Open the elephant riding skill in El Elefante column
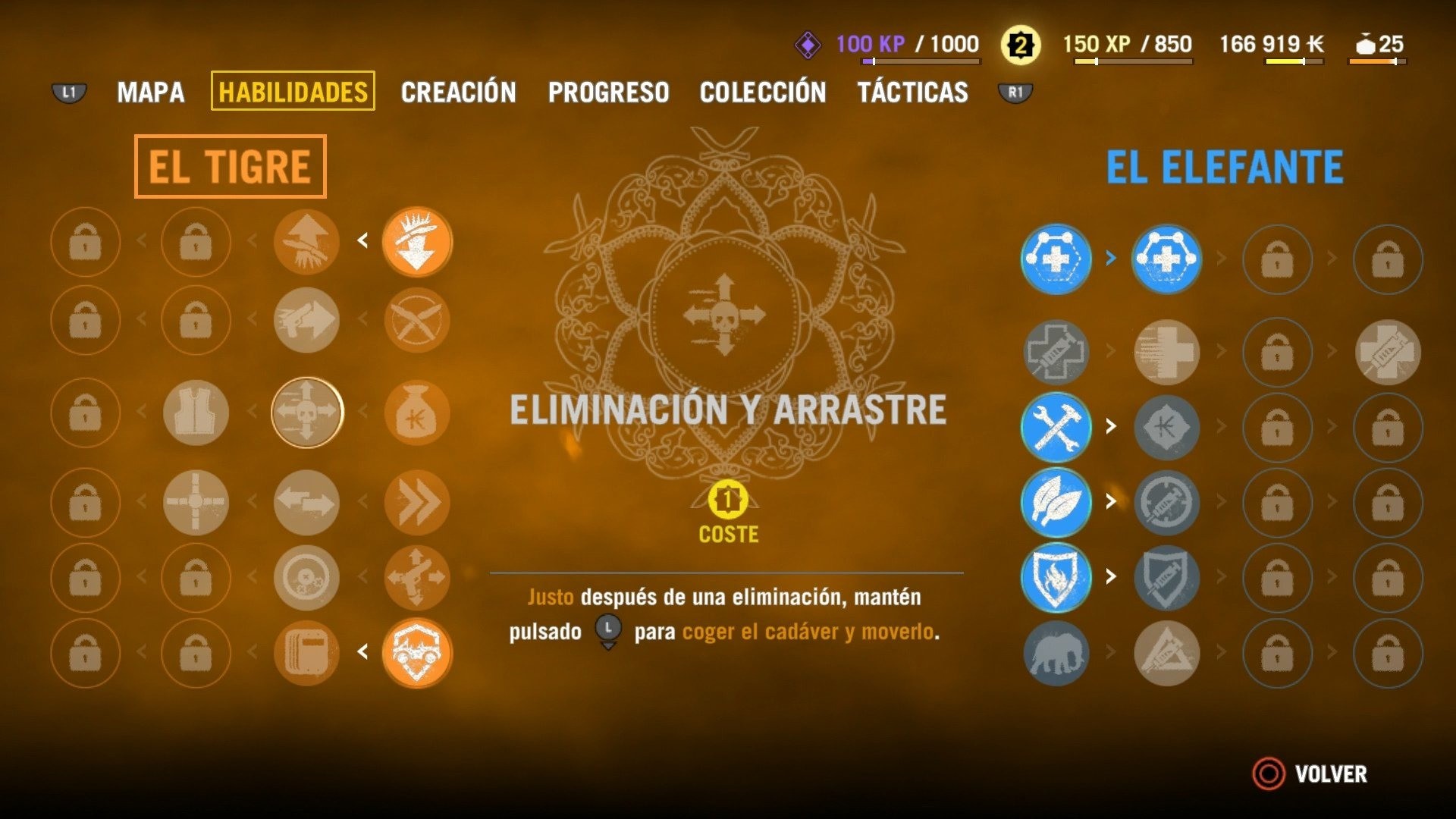Screen dimensions: 1456x819 pos(1056,653)
